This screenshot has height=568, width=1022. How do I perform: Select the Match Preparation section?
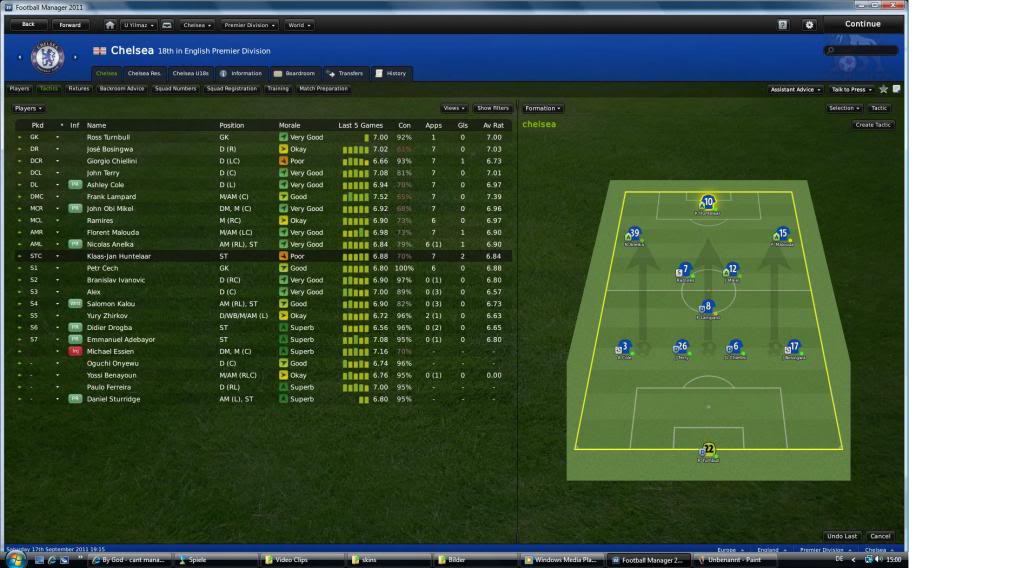tap(324, 89)
